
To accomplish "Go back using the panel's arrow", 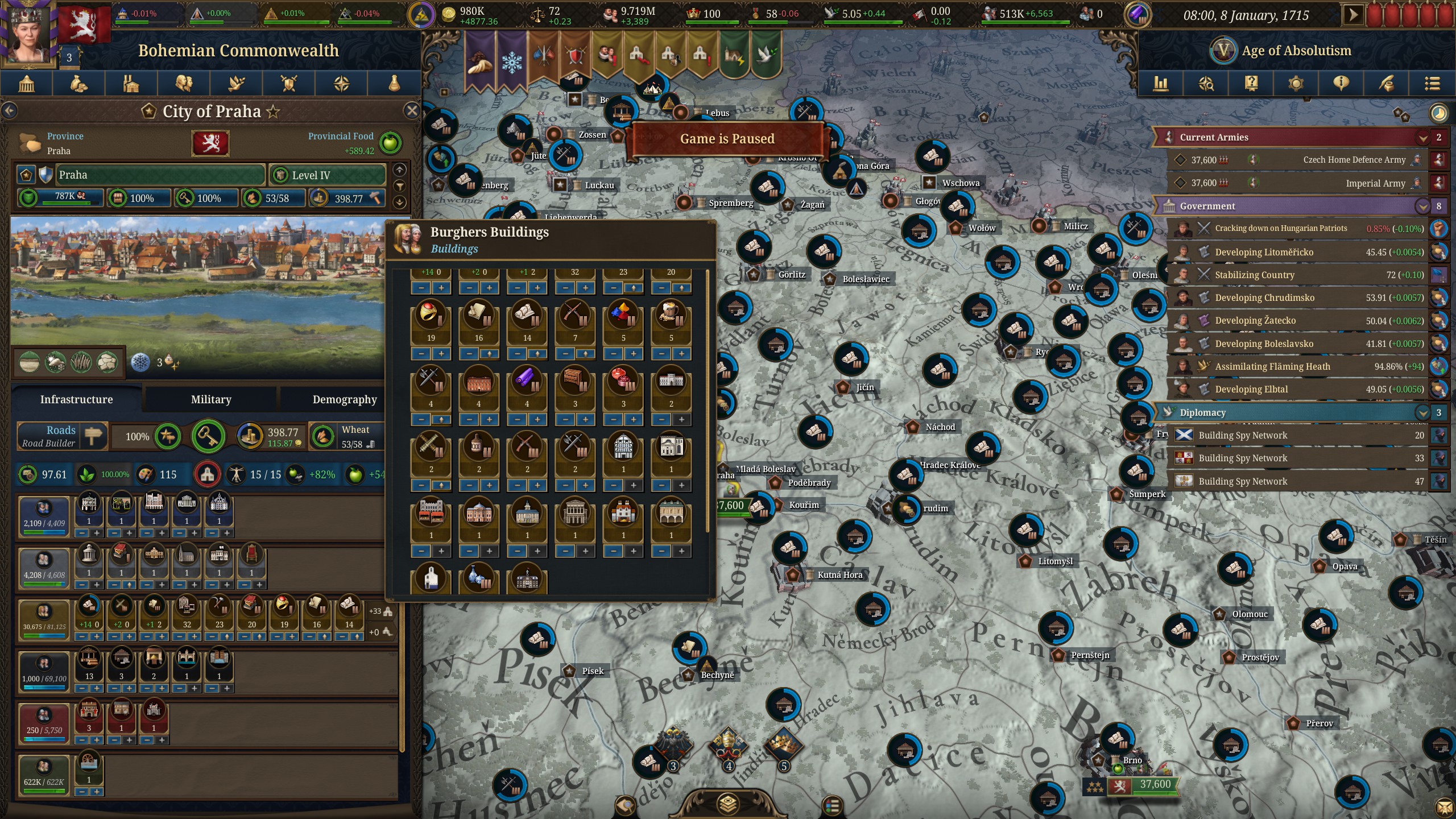I will [x=10, y=110].
